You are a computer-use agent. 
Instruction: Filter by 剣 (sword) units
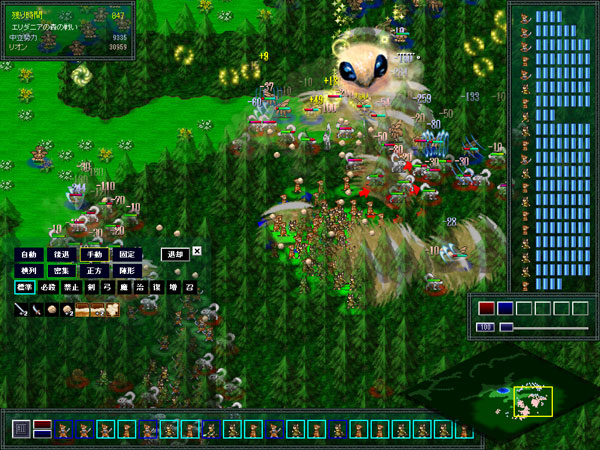88,288
